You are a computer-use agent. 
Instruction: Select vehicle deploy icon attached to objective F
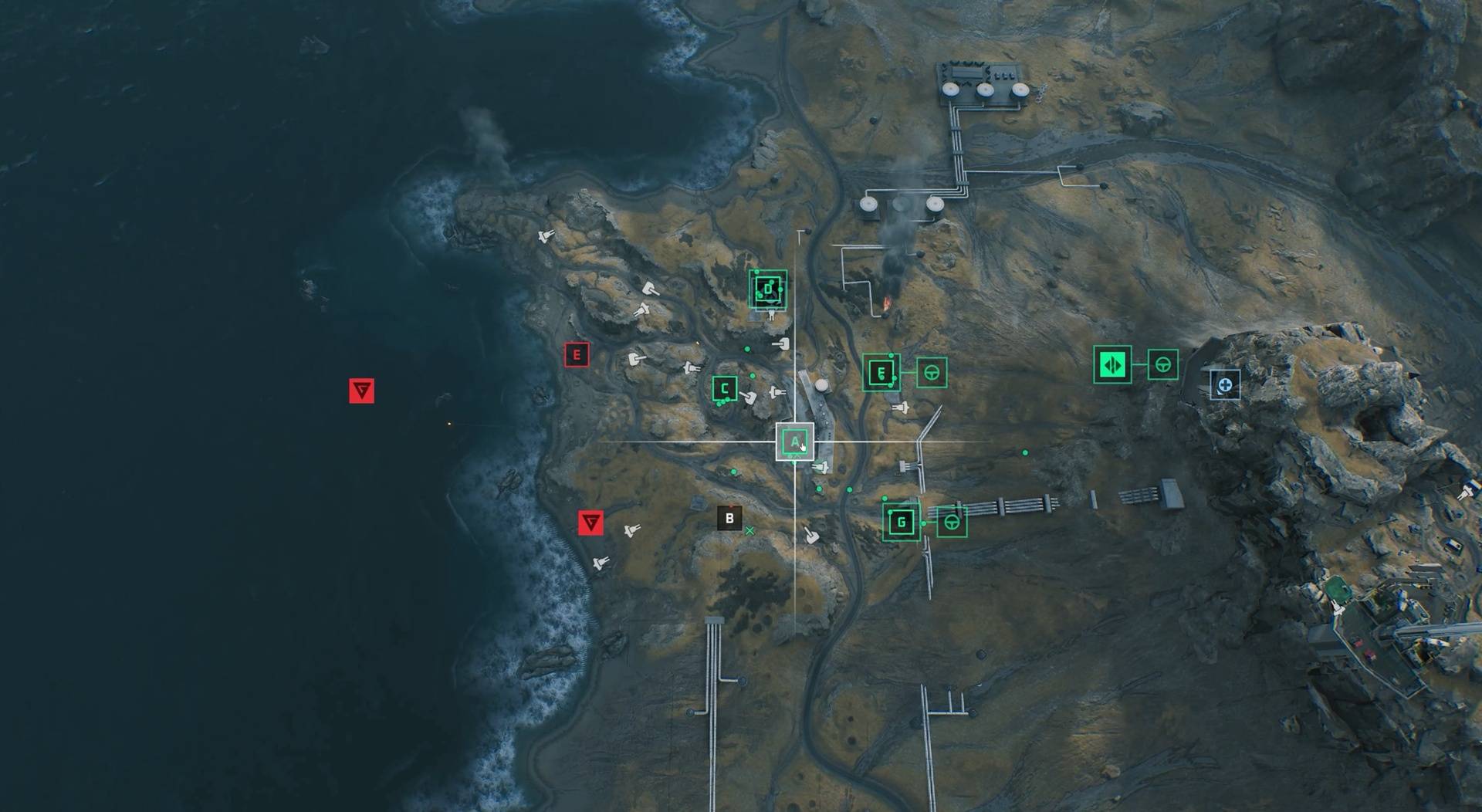(932, 373)
